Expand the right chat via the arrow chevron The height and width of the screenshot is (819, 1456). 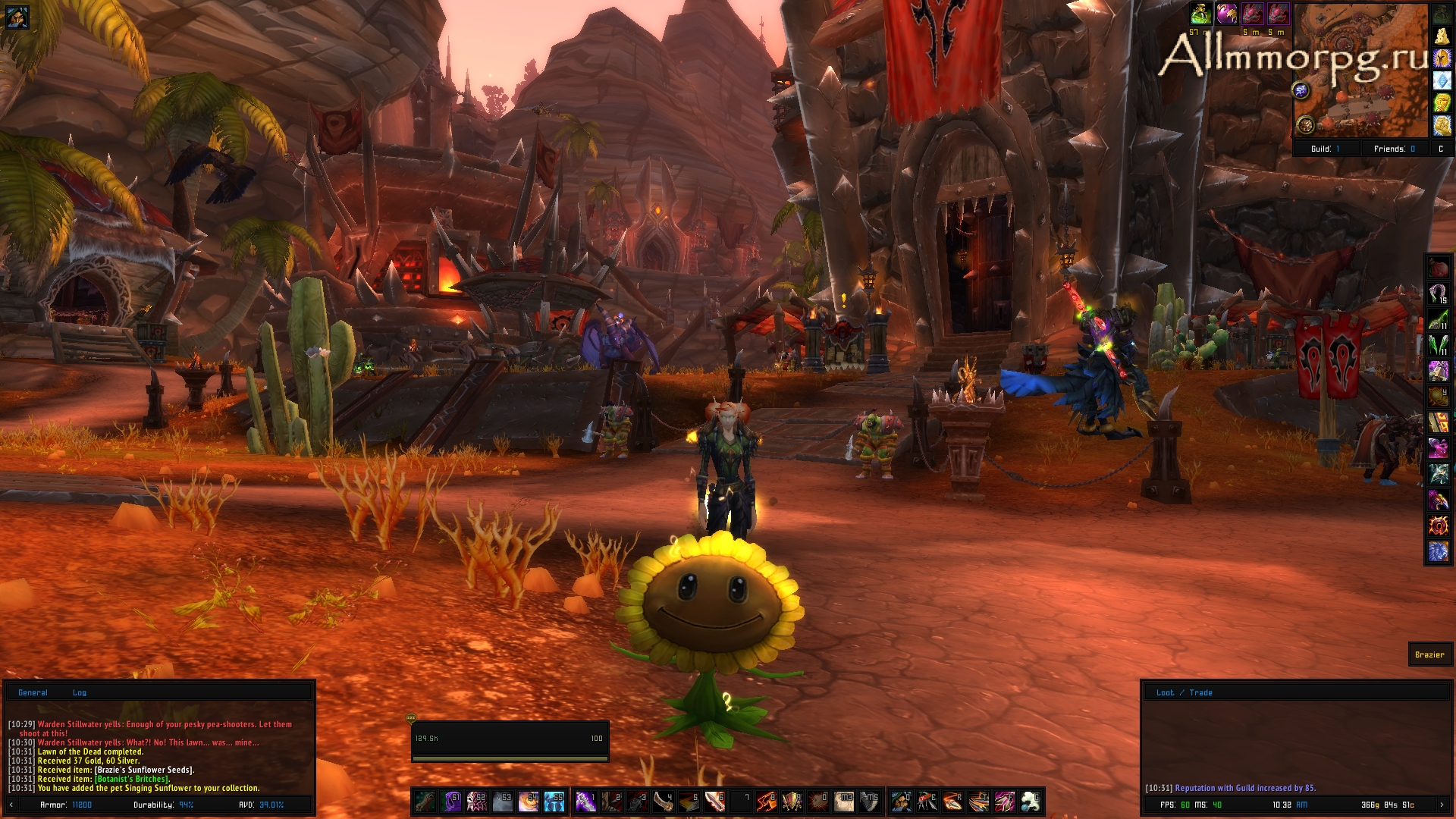[1442, 805]
